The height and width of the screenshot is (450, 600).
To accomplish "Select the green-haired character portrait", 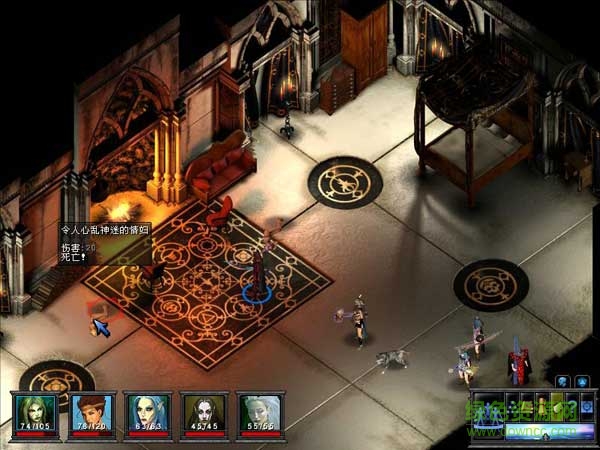I will click(x=35, y=412).
